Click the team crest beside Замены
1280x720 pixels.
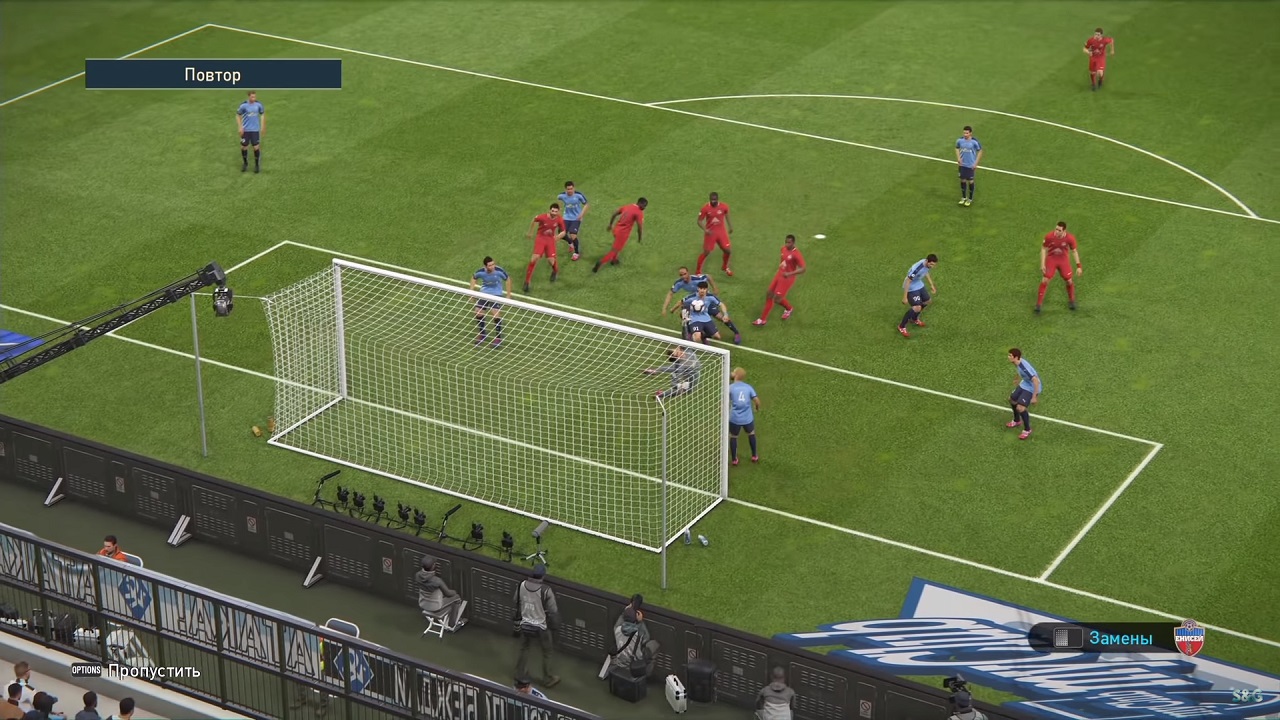click(x=1189, y=637)
